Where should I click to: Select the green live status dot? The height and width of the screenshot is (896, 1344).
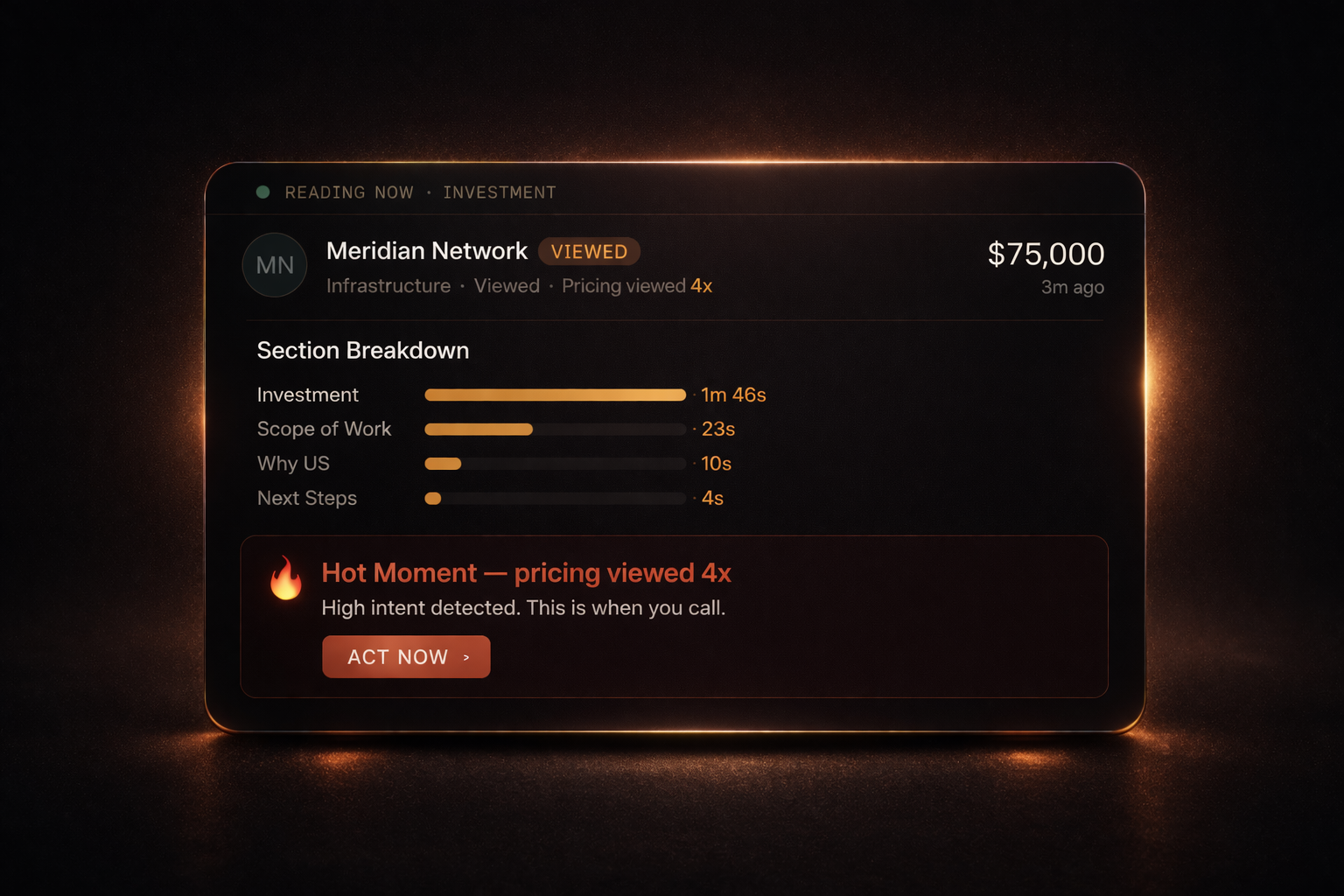(262, 191)
